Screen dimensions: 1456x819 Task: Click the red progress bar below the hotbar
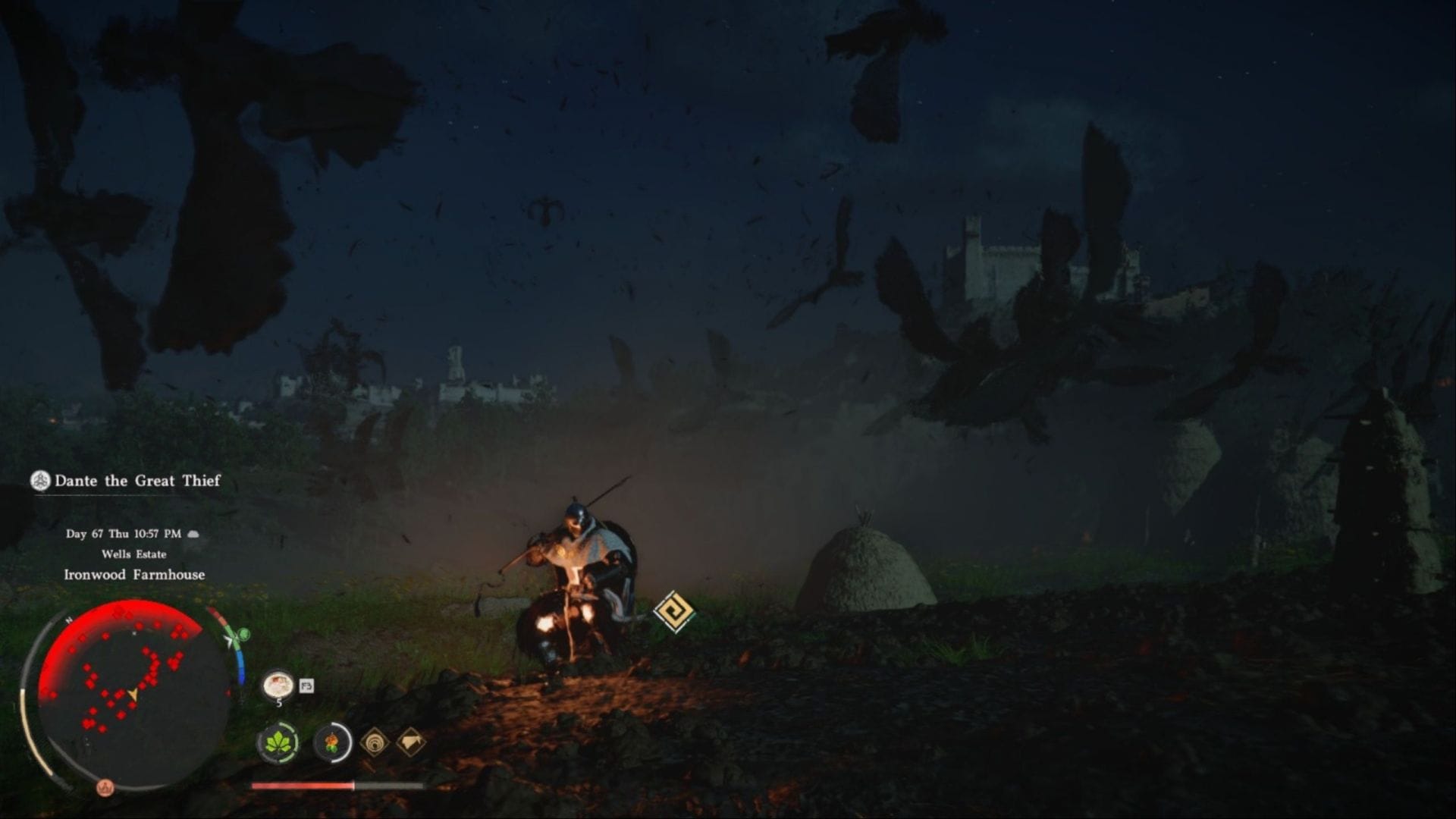[x=303, y=787]
